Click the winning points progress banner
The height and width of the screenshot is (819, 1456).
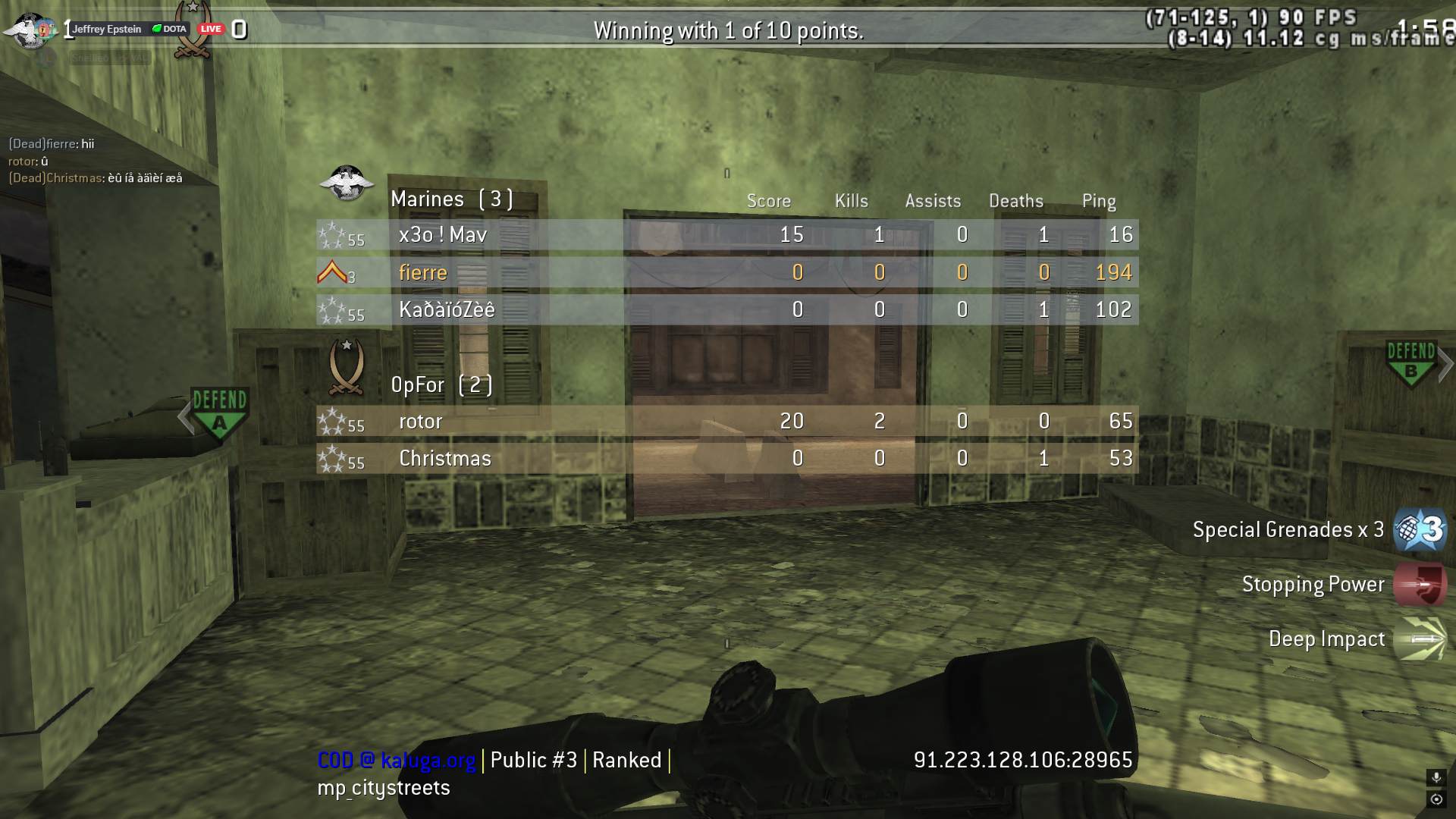click(x=728, y=32)
